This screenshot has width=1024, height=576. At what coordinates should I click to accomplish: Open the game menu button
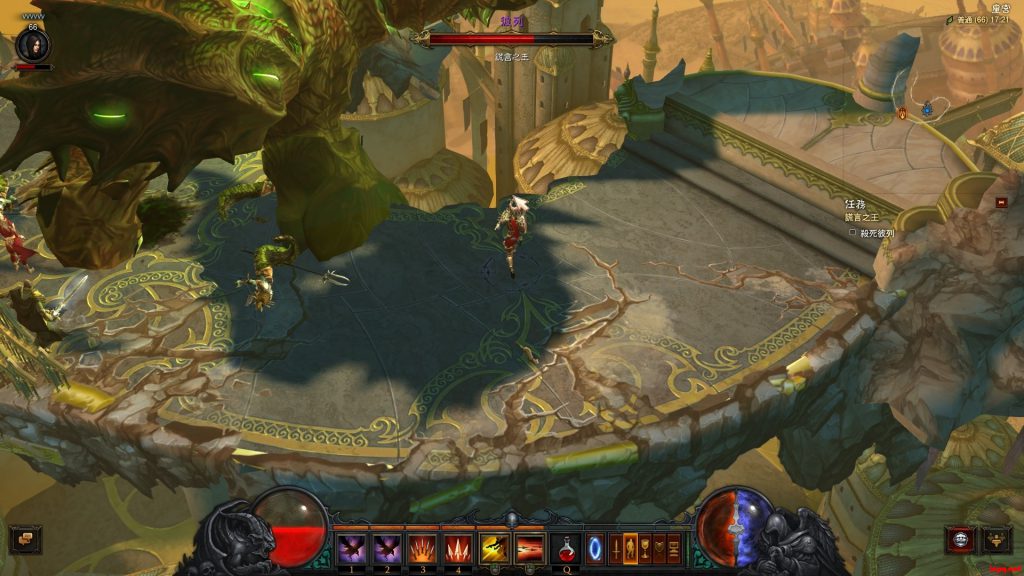[x=675, y=548]
